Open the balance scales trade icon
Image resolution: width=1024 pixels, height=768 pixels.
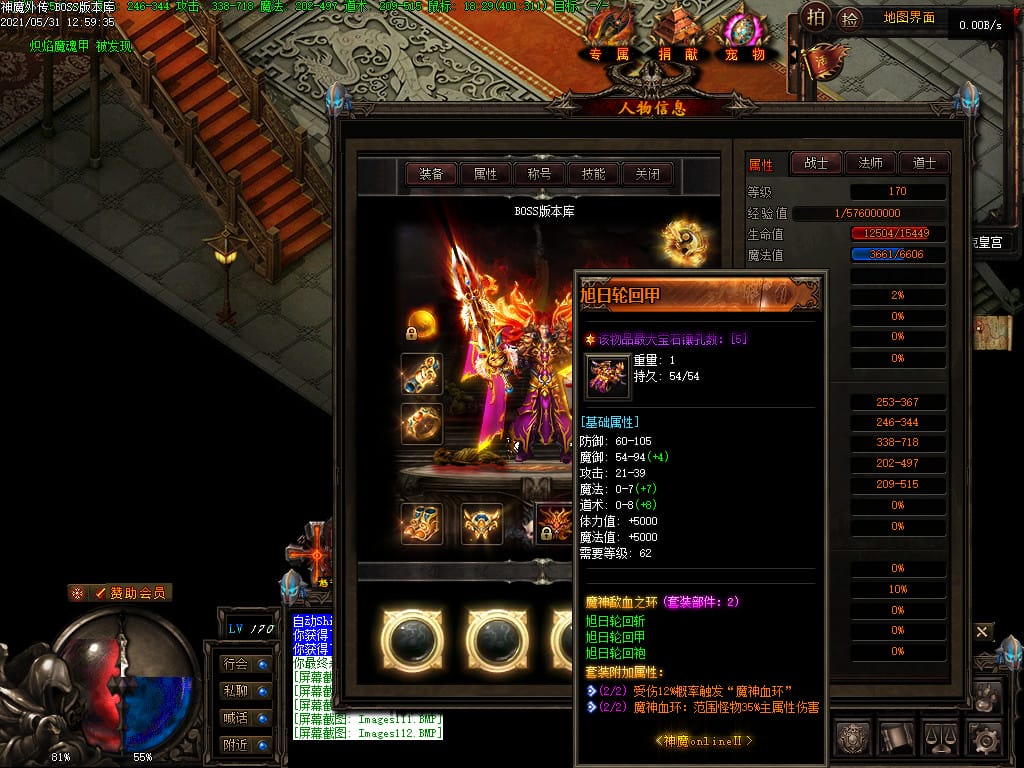pos(941,738)
